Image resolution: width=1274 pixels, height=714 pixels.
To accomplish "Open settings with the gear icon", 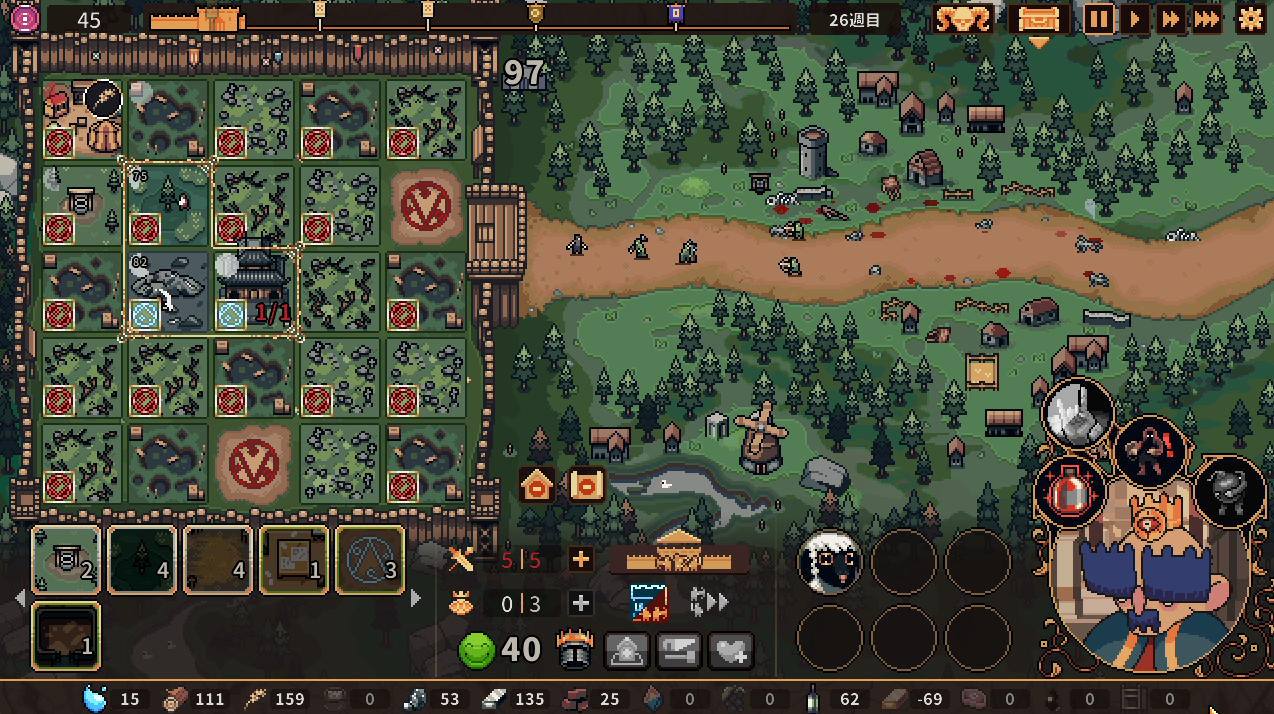I will [x=1250, y=19].
